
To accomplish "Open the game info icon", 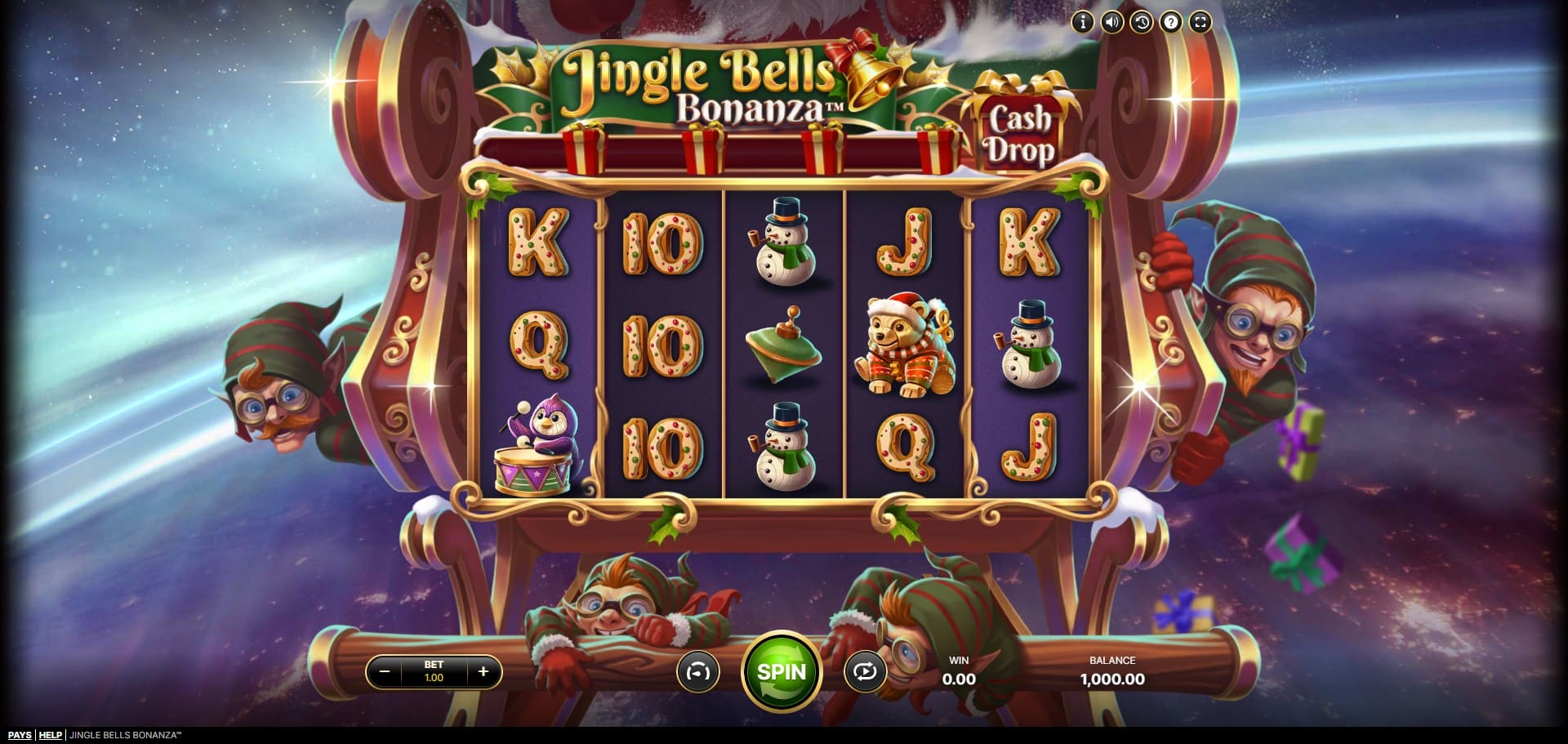I will point(1083,22).
